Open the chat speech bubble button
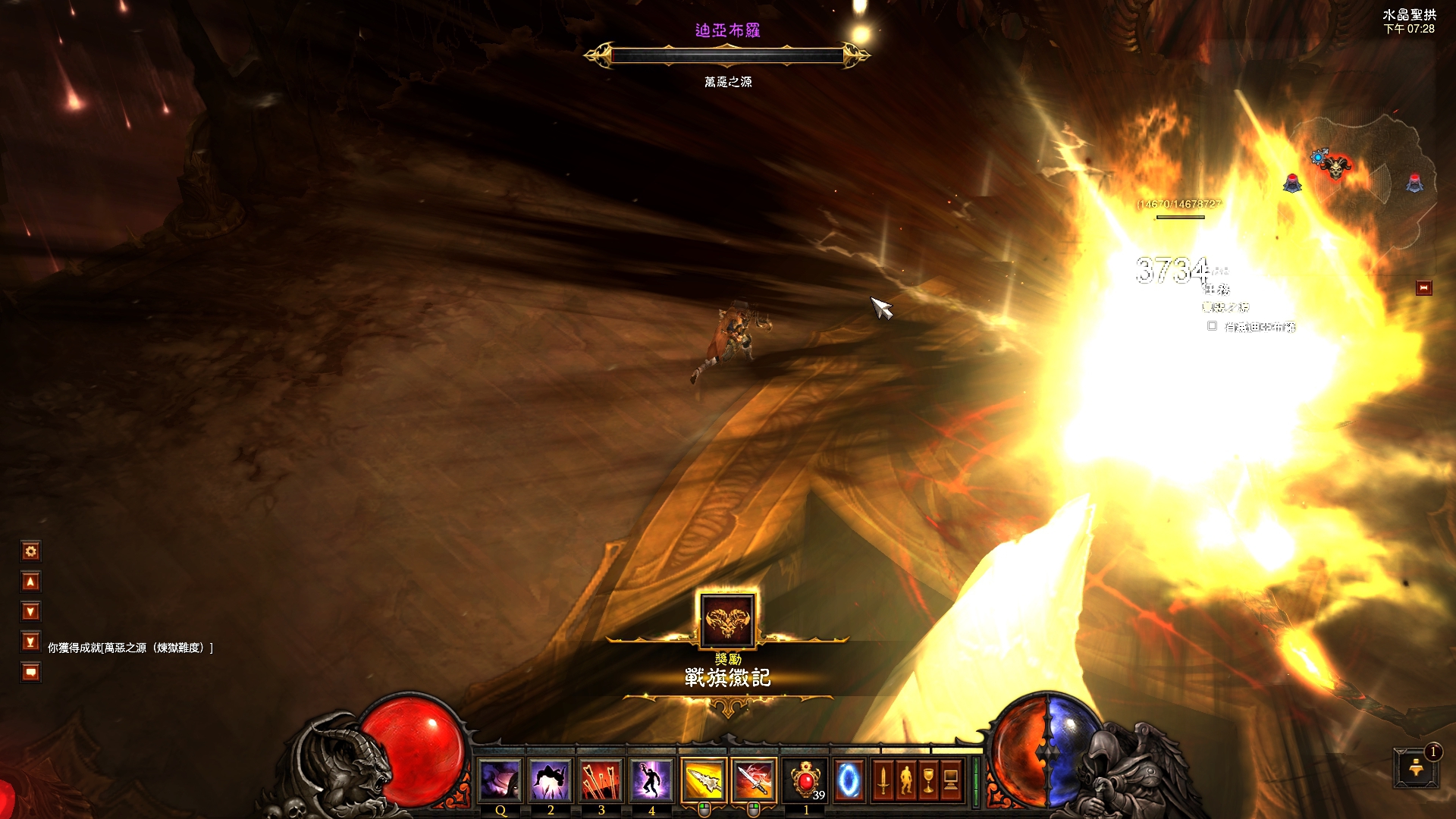This screenshot has width=1456, height=819. tap(31, 673)
